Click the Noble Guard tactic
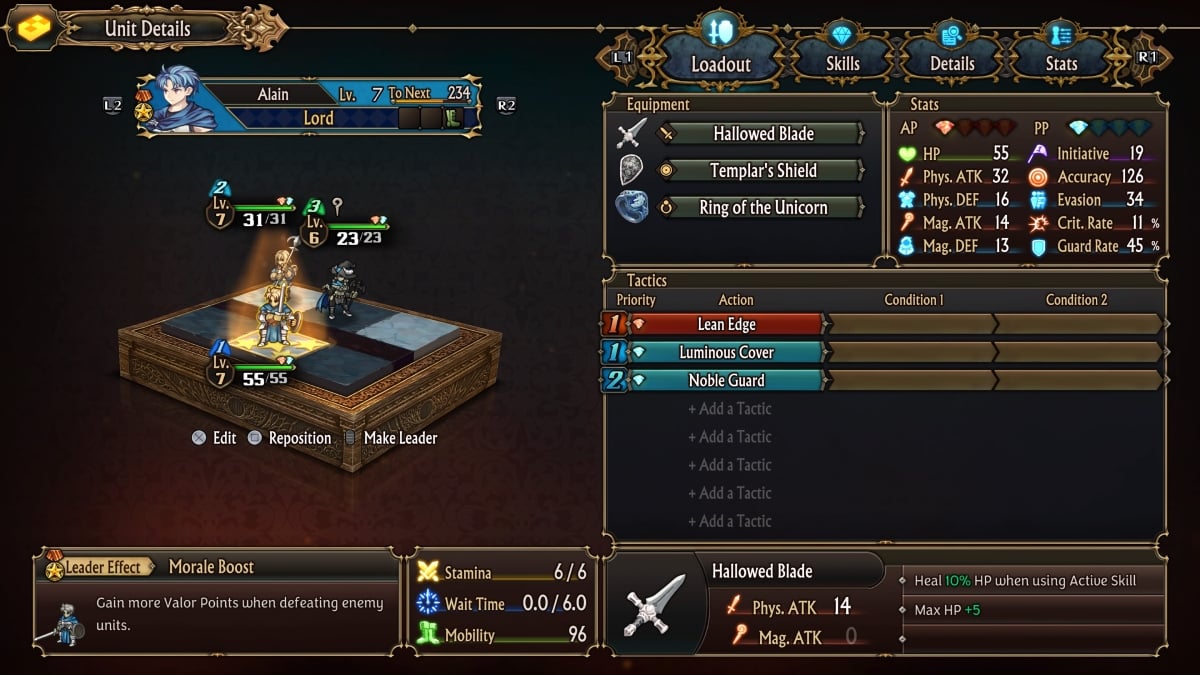 [726, 380]
